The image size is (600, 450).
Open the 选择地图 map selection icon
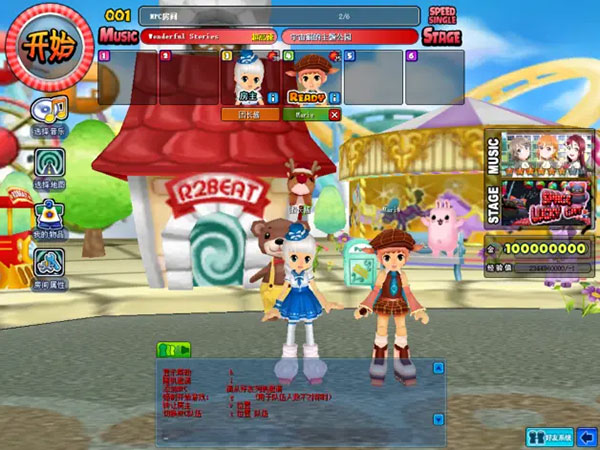coord(49,167)
